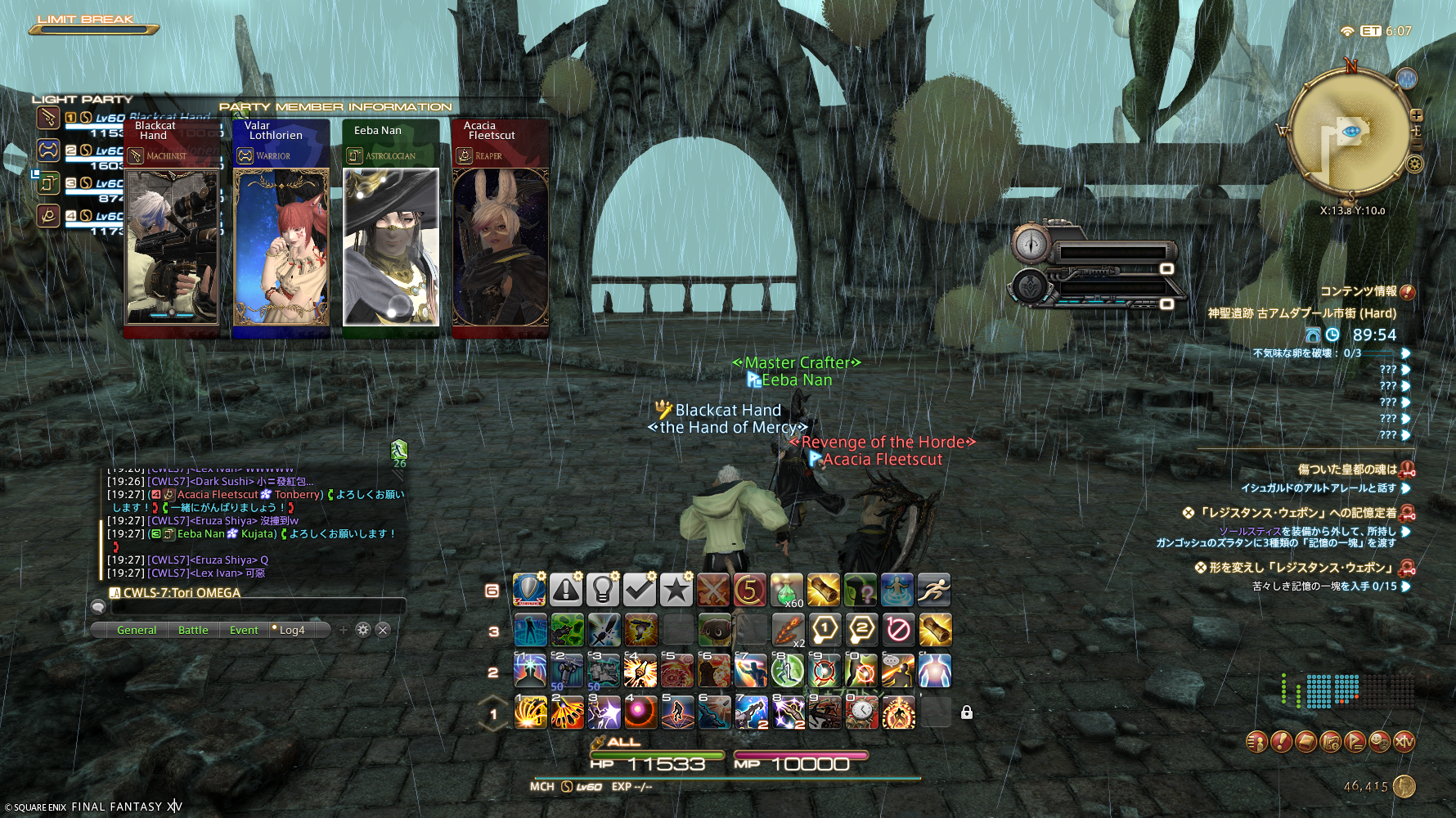
Task: Select the Event chat tab
Action: point(244,630)
